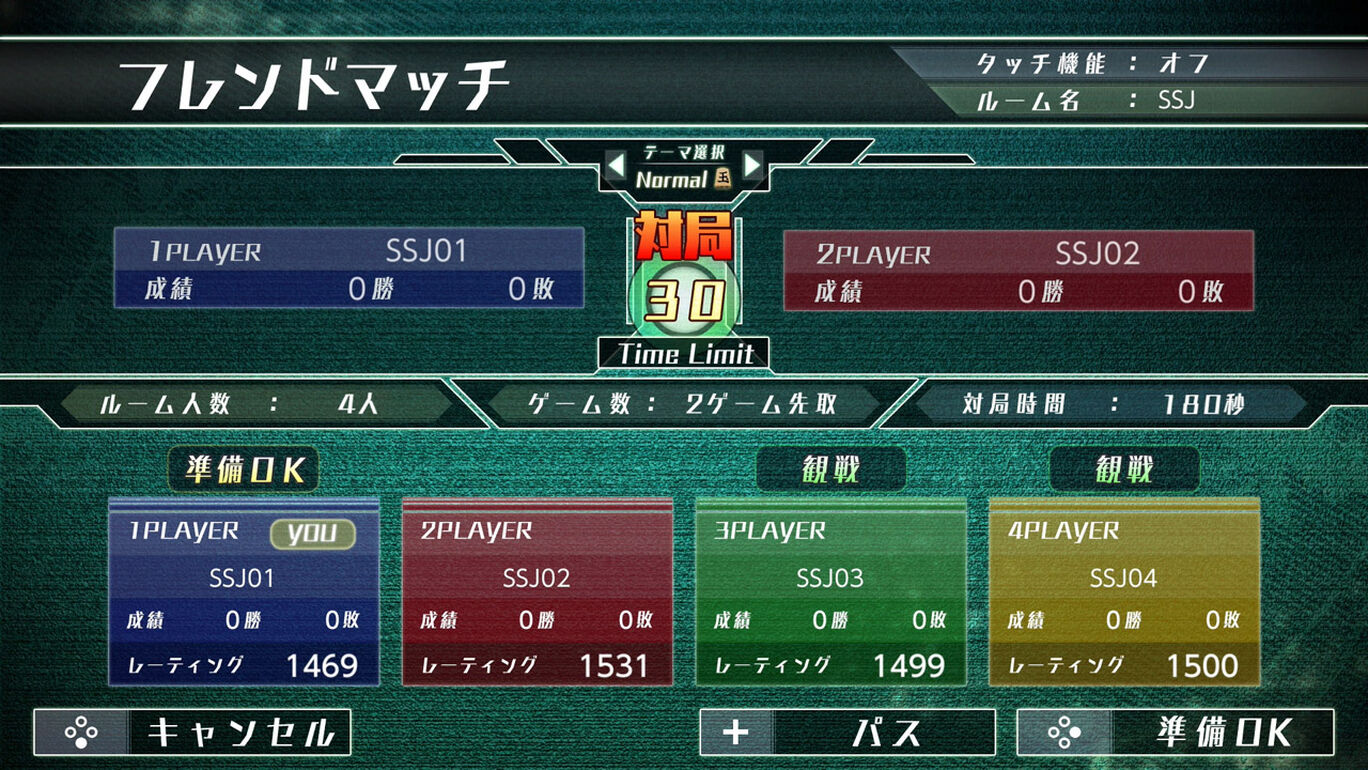Select previous theme with the left arrow

(x=617, y=164)
